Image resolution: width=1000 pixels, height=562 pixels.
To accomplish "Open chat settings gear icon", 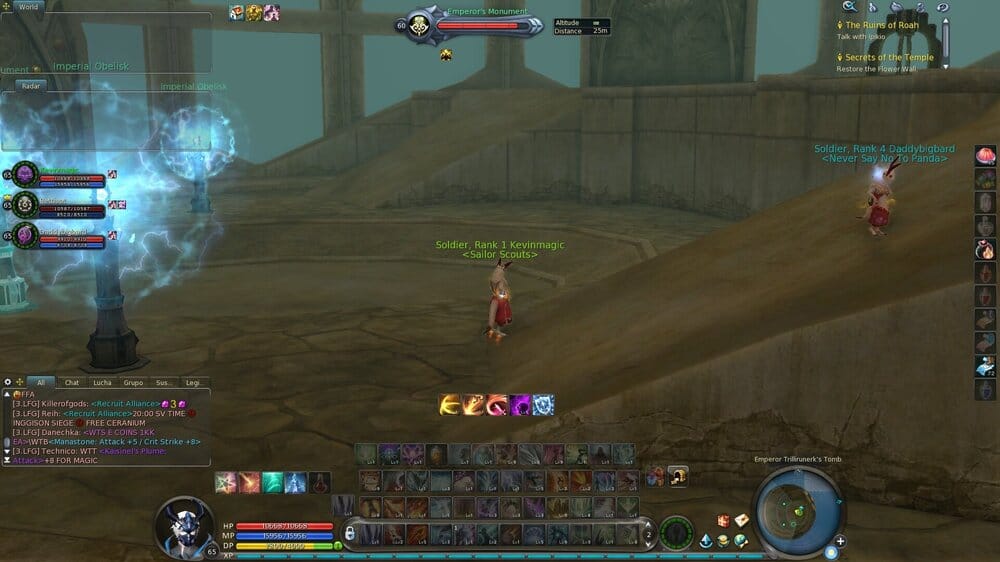I will pos(8,382).
